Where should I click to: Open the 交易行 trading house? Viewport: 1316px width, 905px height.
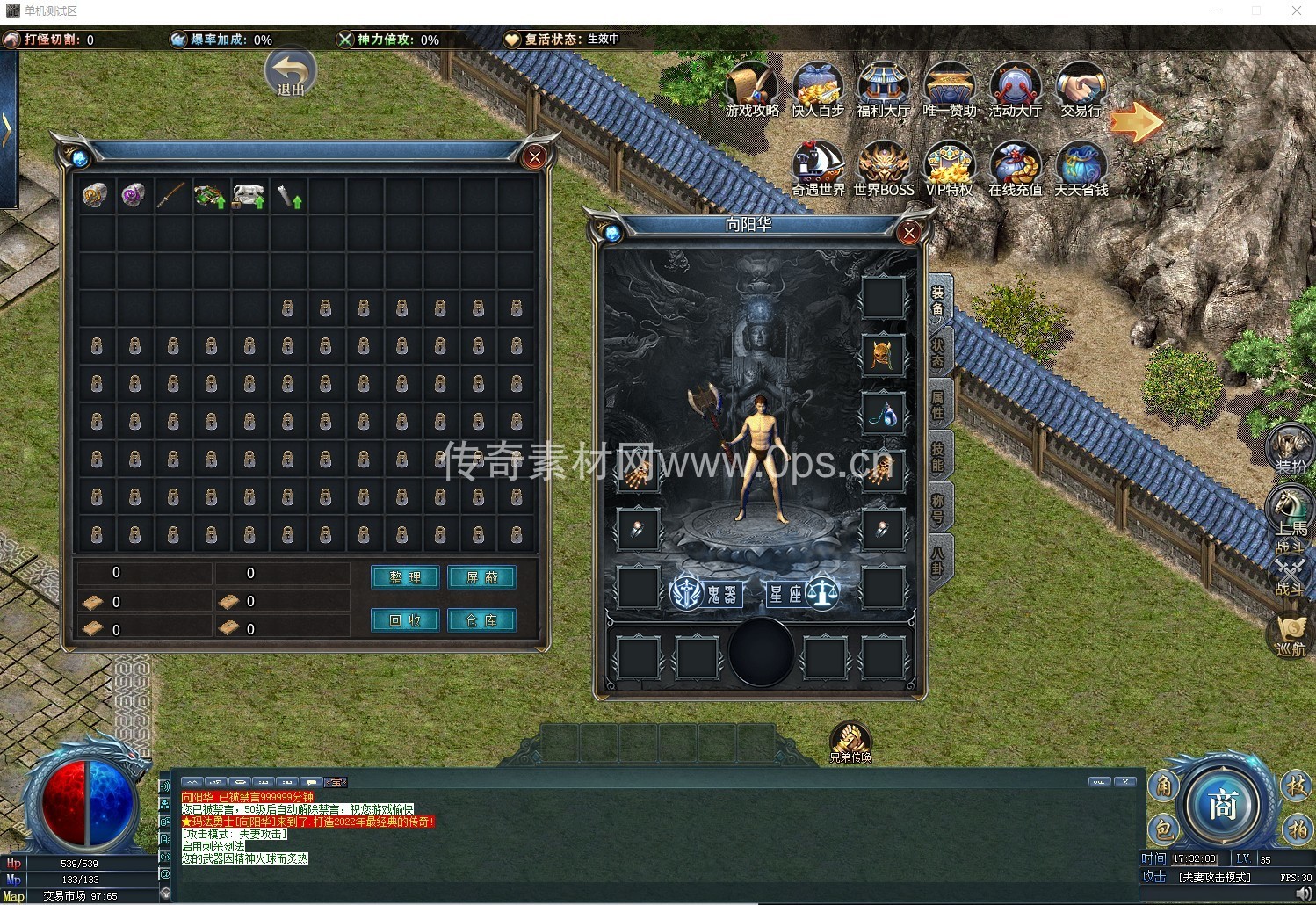point(1081,90)
